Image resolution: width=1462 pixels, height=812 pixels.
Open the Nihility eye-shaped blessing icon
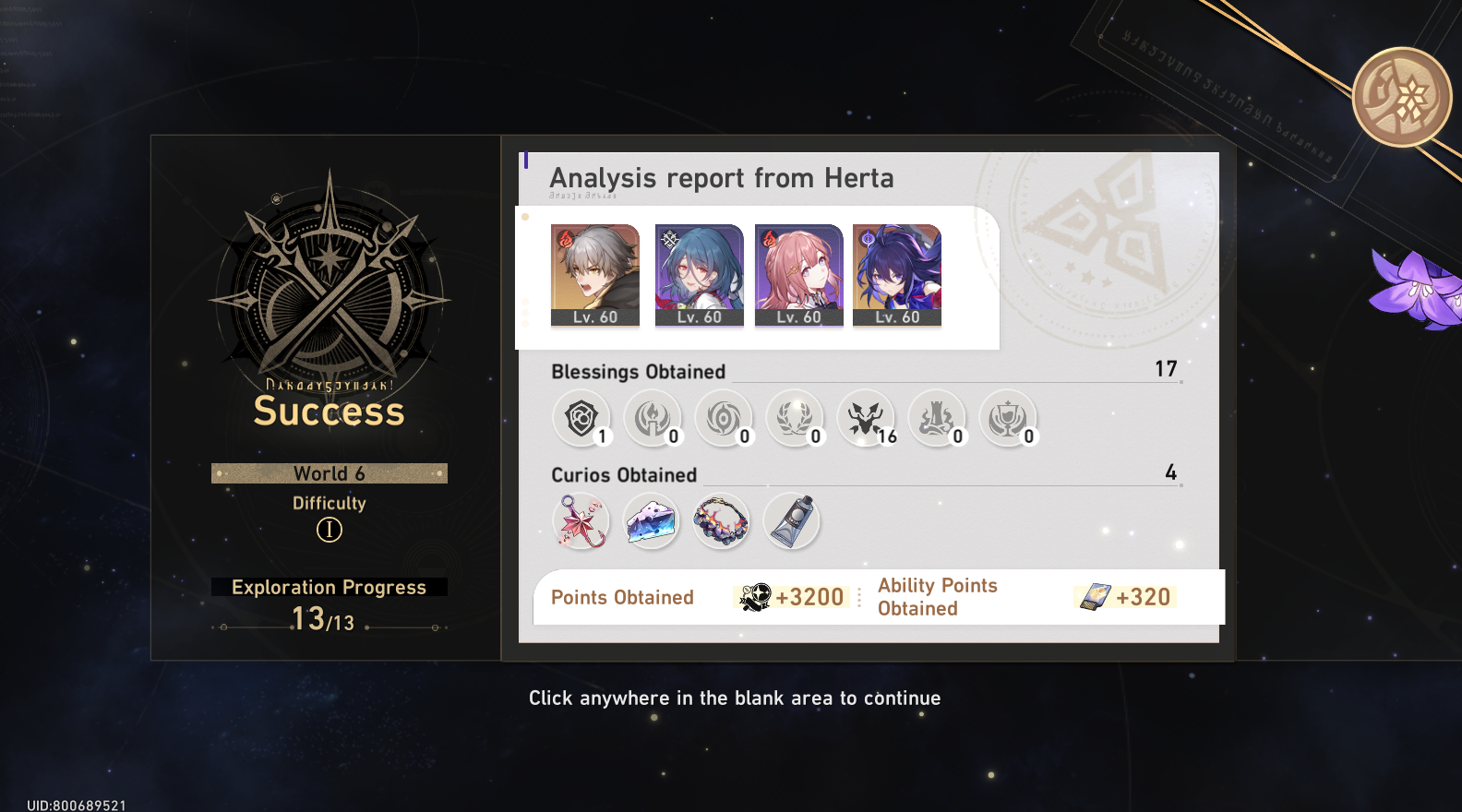tap(725, 419)
